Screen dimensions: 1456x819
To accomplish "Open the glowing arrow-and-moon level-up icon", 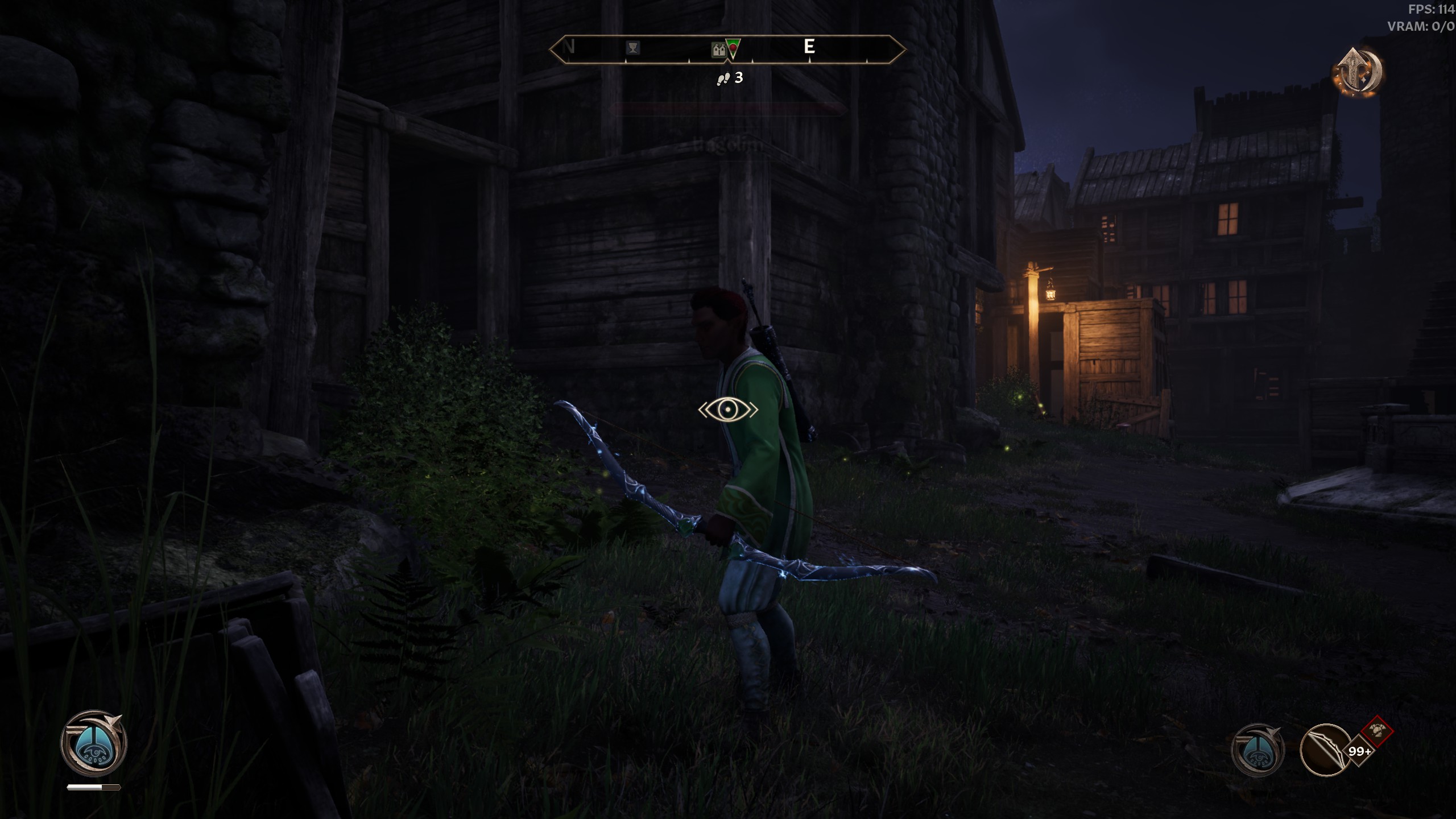I will coord(1358,72).
